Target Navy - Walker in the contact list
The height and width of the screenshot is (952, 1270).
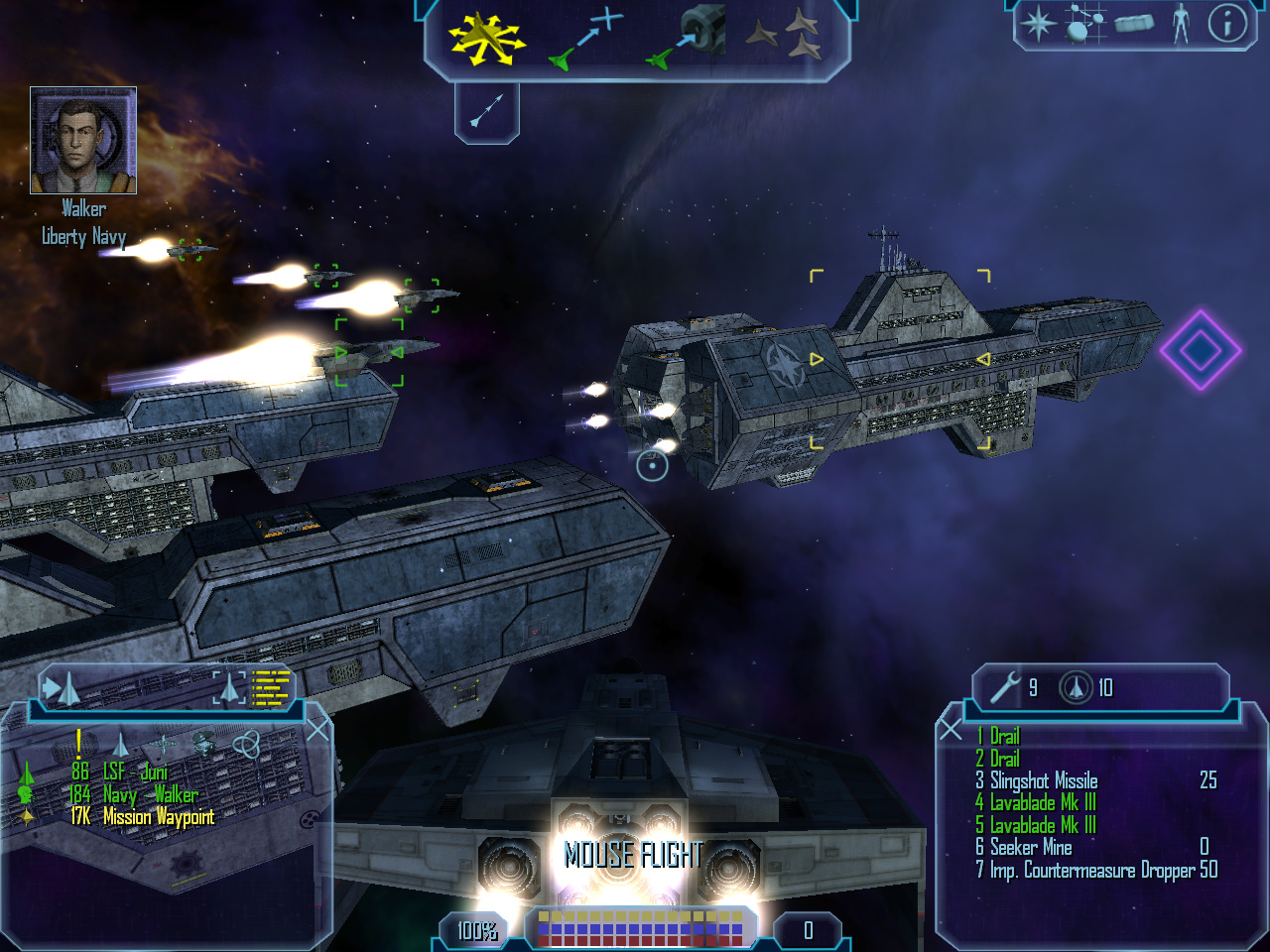tap(150, 794)
